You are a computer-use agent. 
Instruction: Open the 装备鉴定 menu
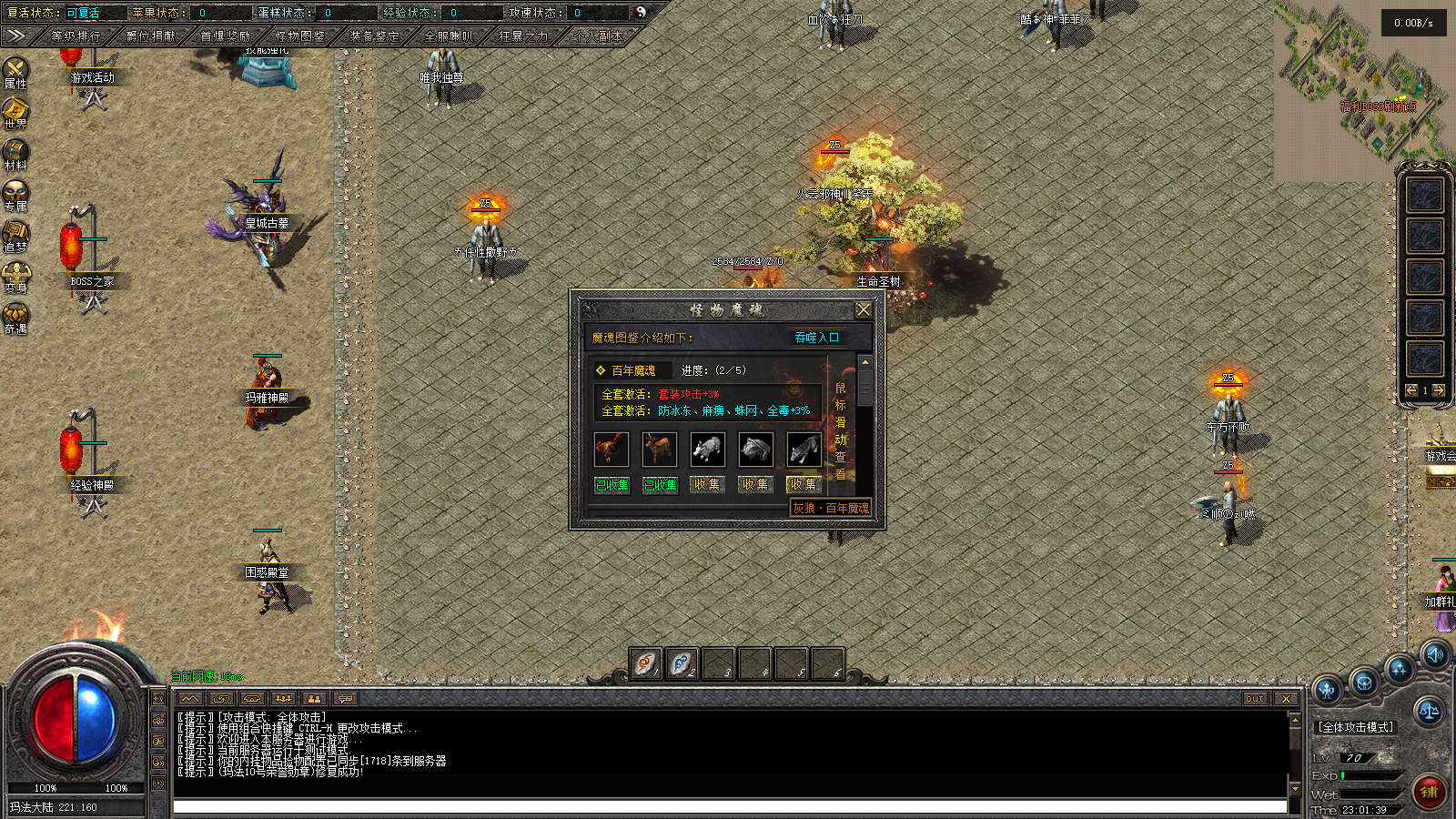375,36
